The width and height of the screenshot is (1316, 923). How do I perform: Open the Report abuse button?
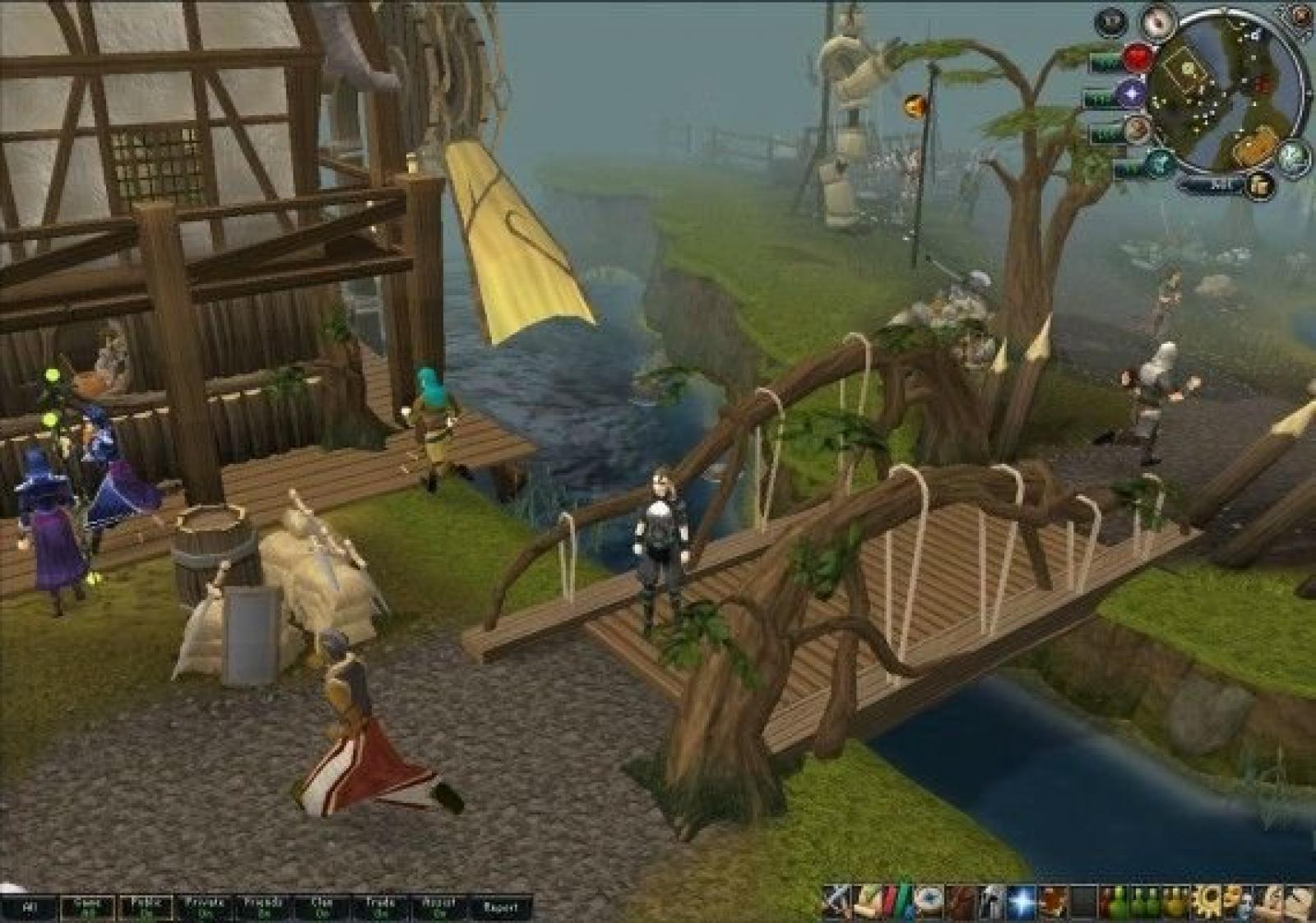coord(499,908)
